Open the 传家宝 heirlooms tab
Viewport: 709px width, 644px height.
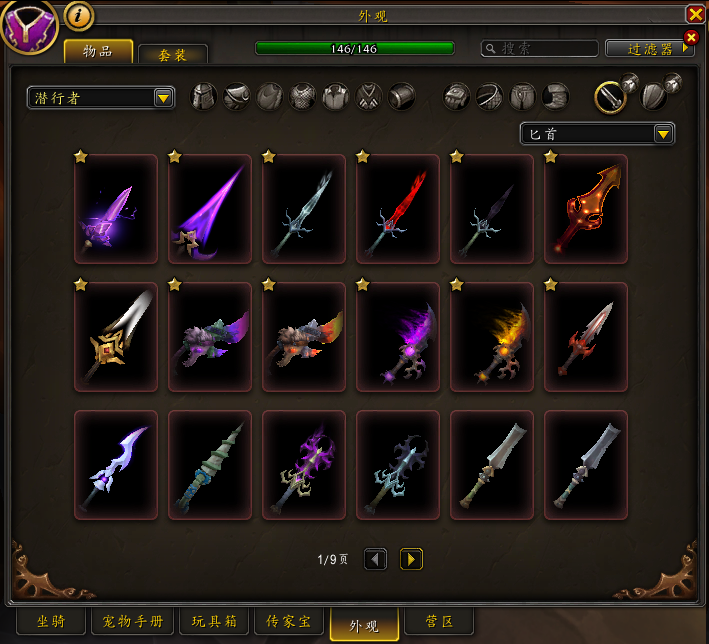point(289,622)
